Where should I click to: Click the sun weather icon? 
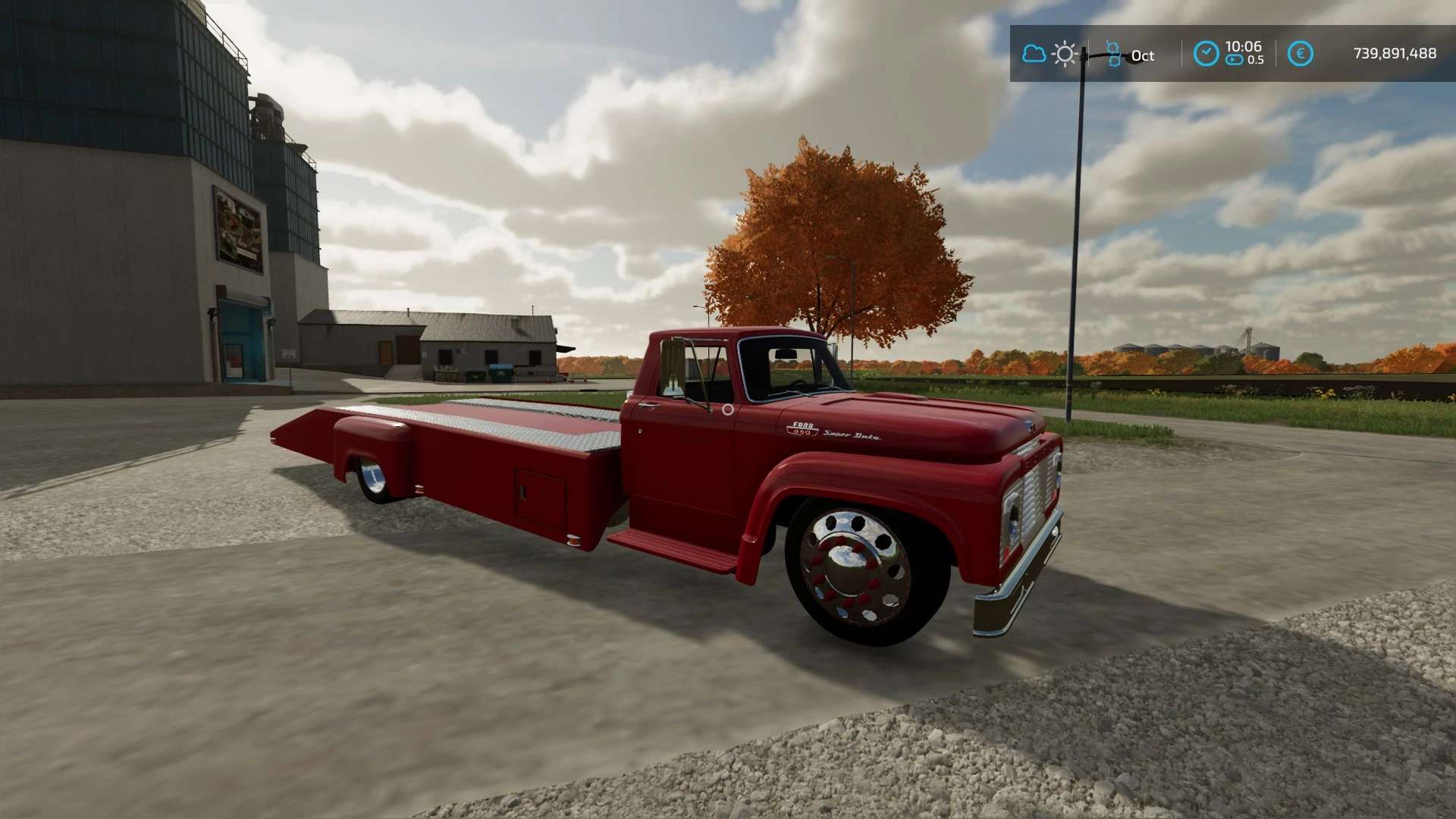pyautogui.click(x=1065, y=55)
